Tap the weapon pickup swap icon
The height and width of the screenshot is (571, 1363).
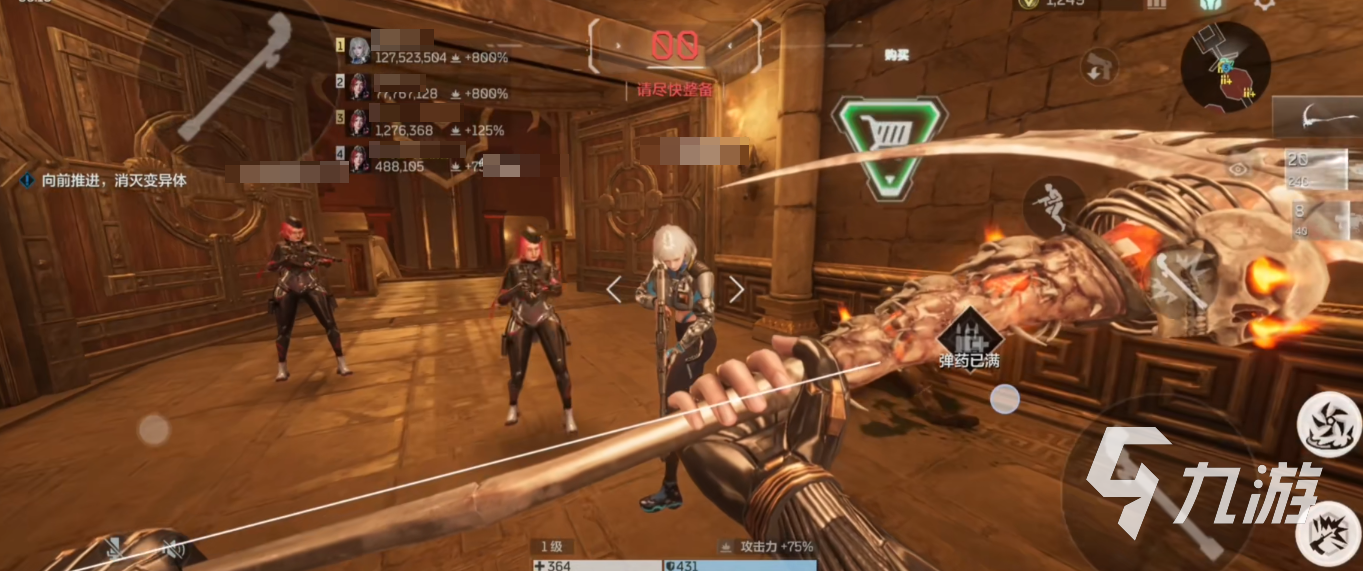[1100, 68]
